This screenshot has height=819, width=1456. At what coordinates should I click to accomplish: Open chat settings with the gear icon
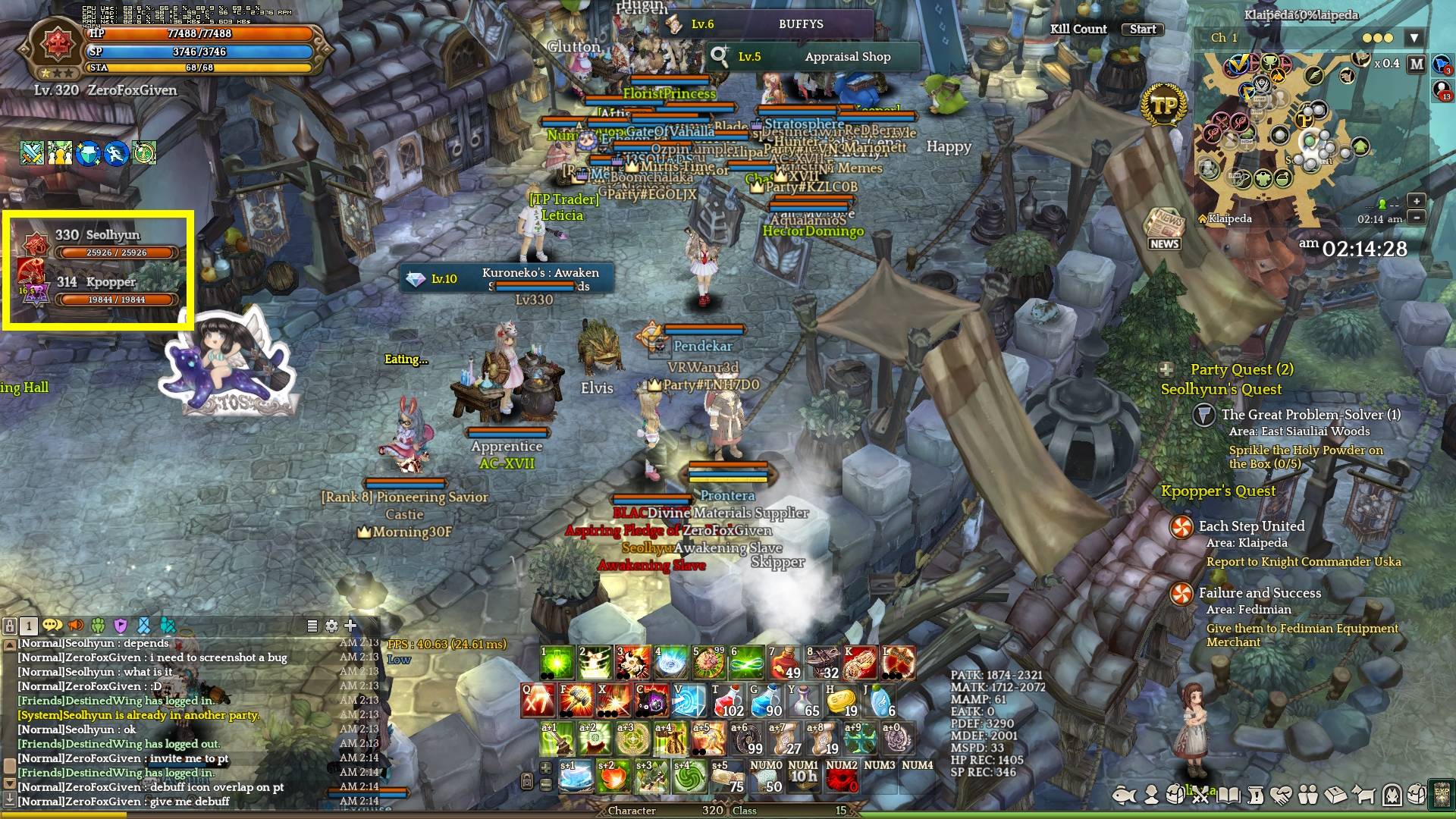tap(331, 626)
